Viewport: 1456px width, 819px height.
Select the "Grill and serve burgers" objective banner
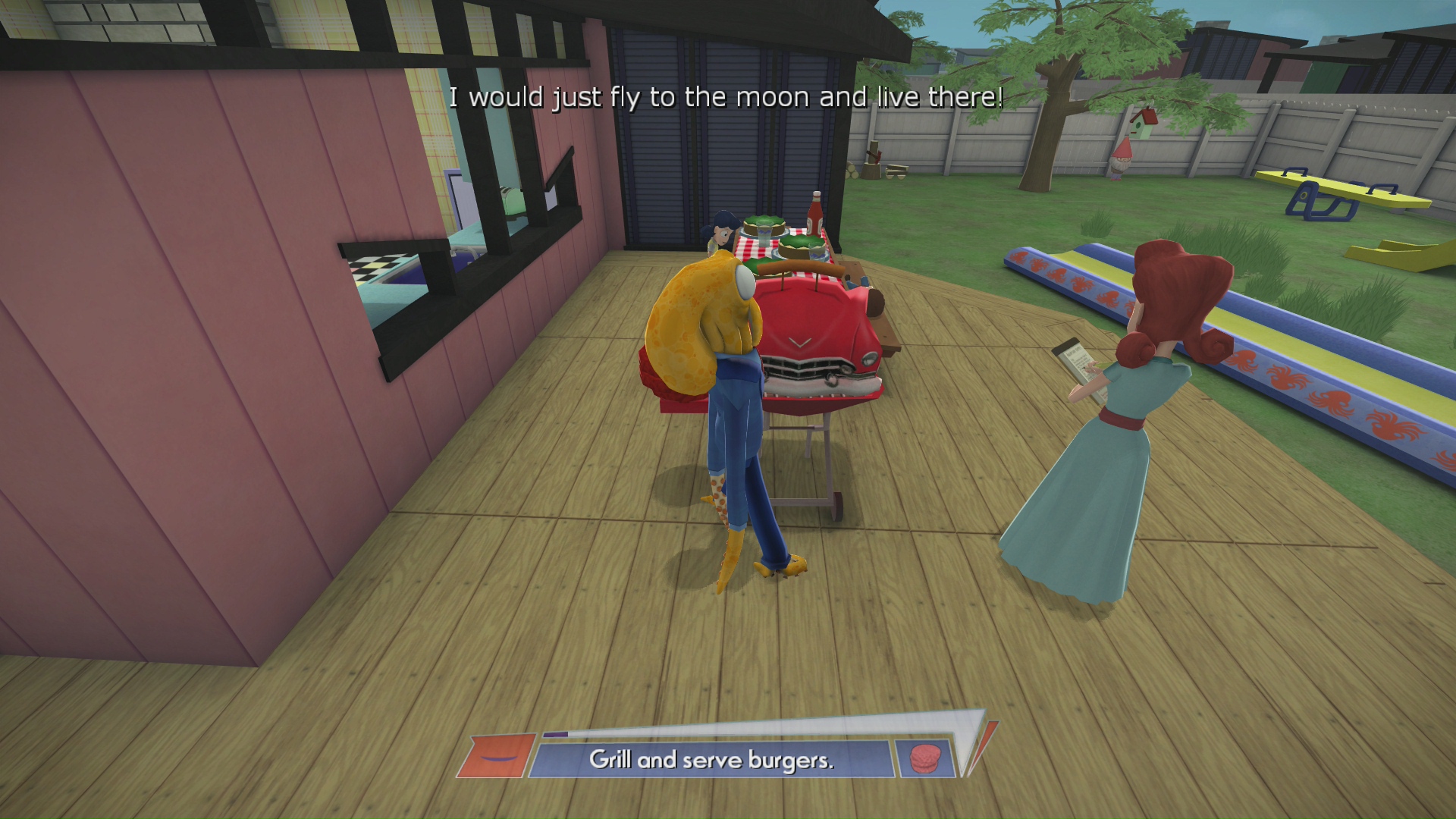711,759
